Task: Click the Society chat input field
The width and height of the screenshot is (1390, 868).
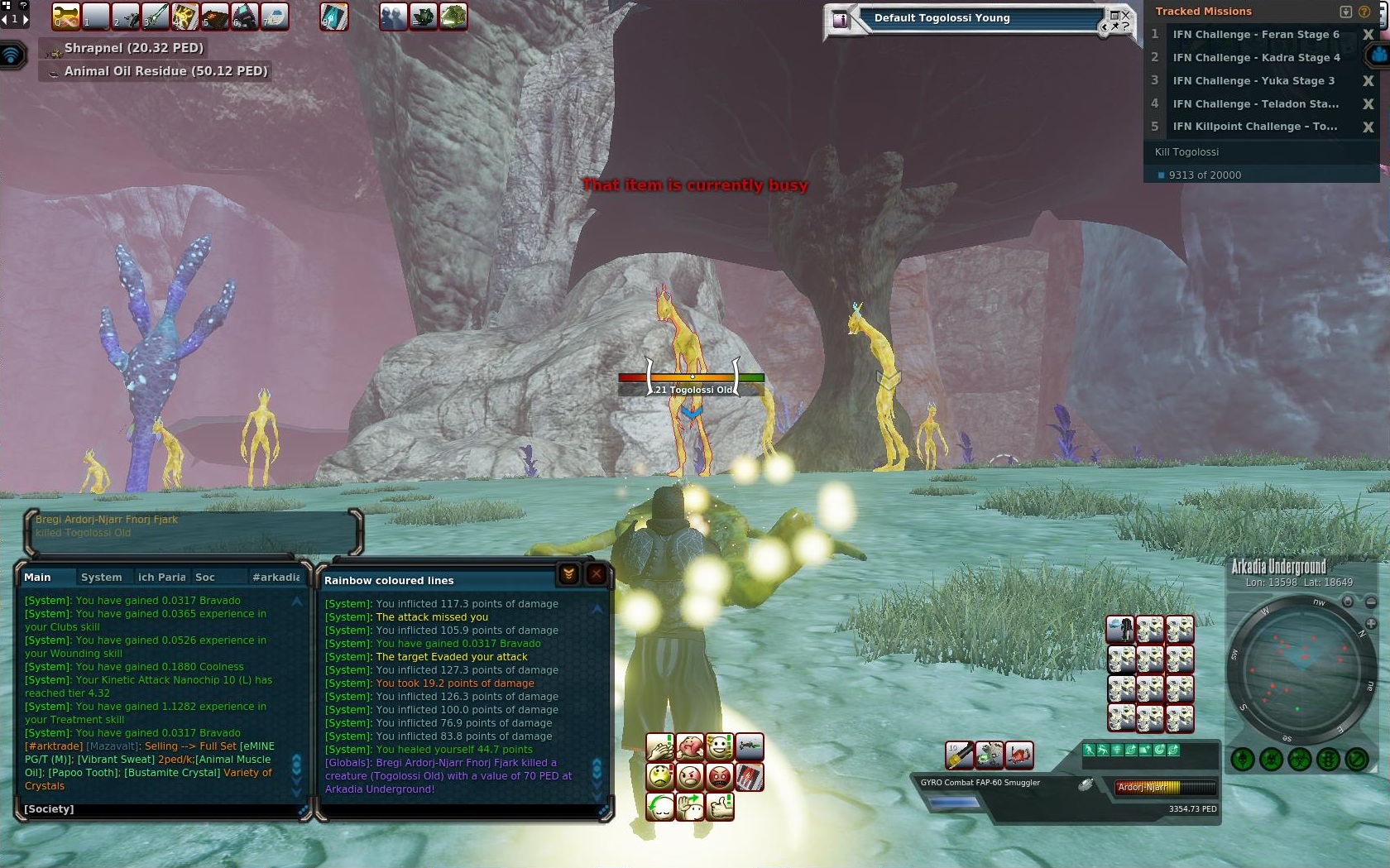Action: pyautogui.click(x=157, y=808)
